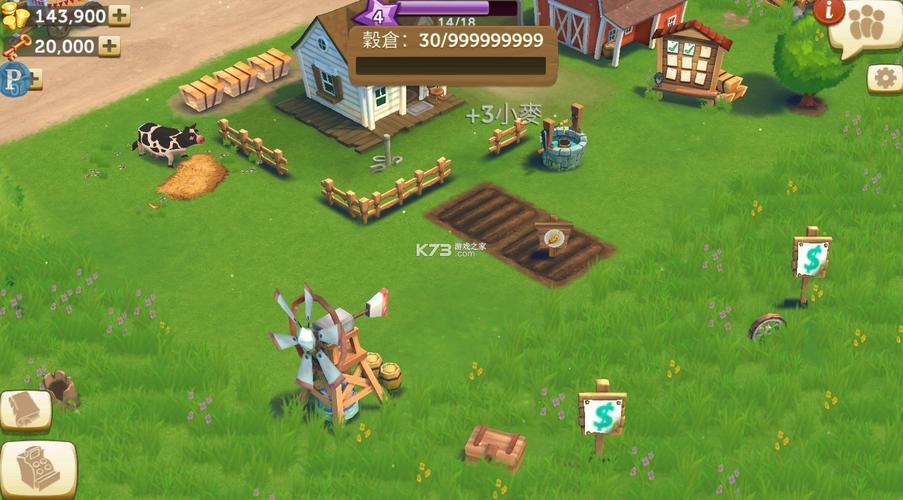Select the wheat sign on the crop field

552,237
